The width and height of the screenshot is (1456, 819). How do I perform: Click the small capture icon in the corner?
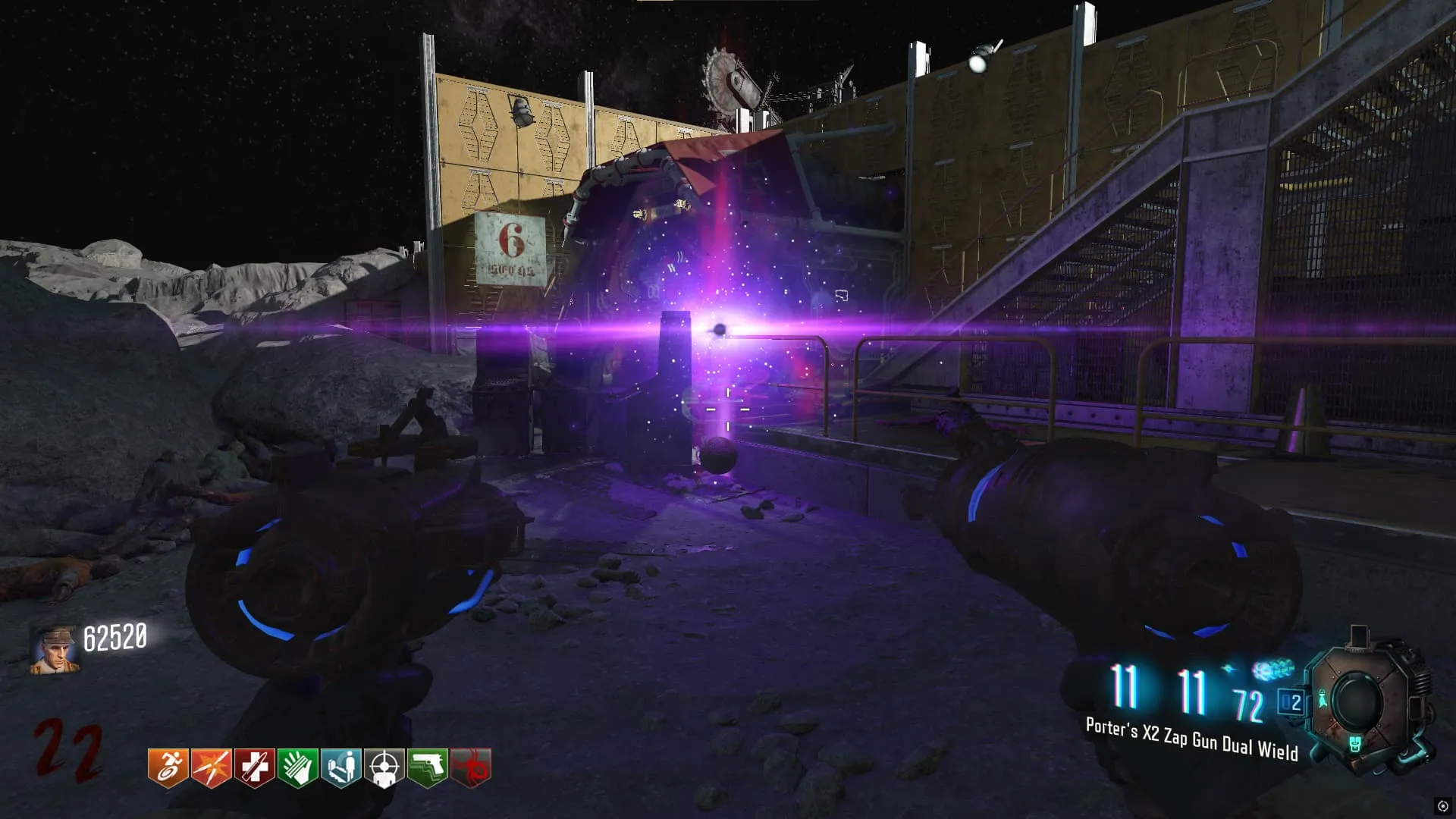(x=1442, y=806)
